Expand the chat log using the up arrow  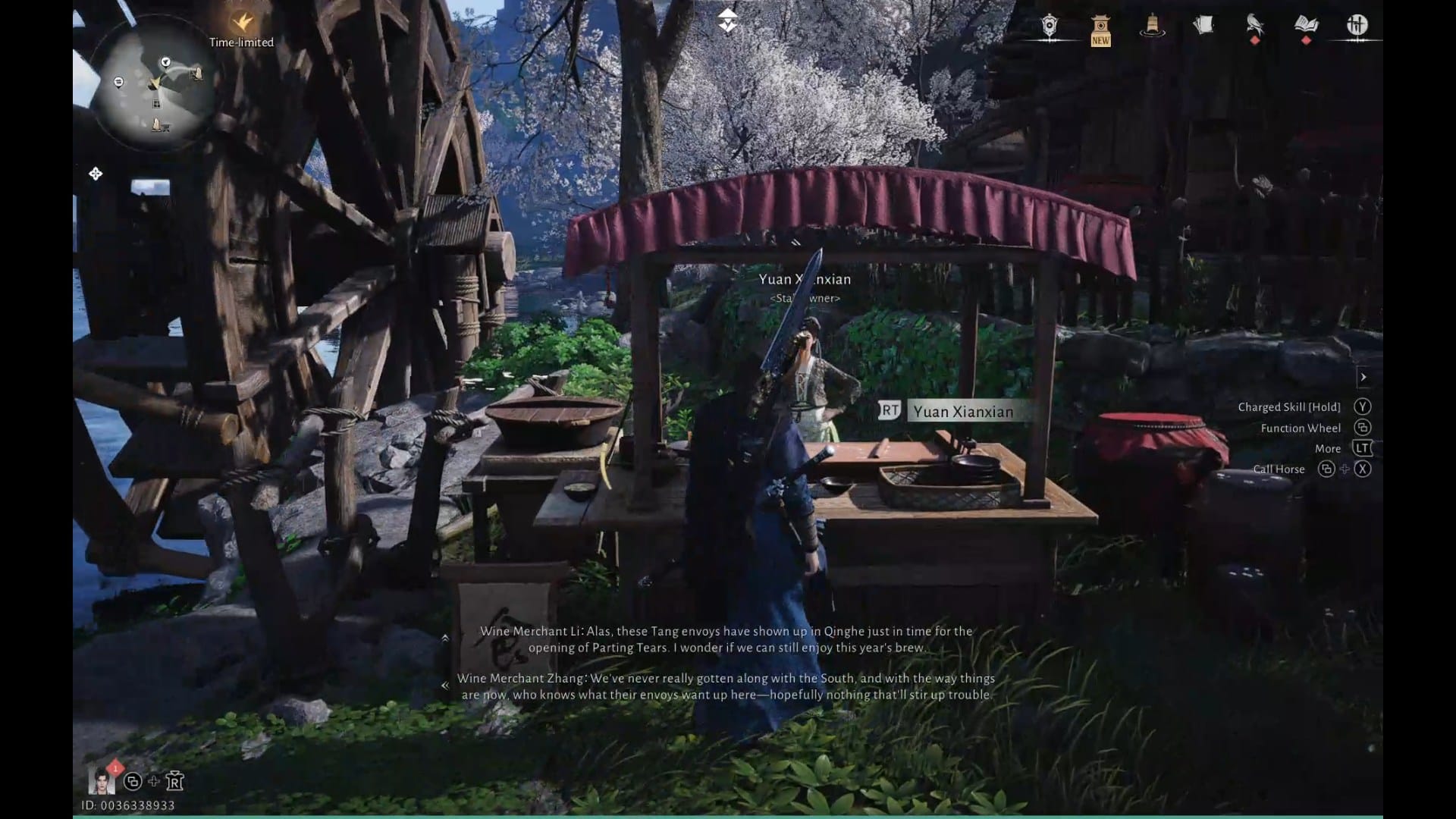click(445, 639)
